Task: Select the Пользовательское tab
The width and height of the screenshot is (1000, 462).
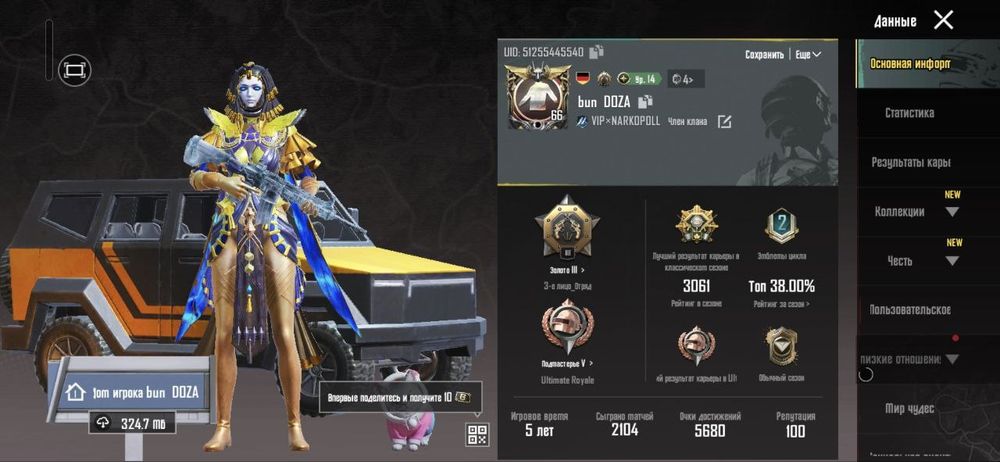Action: click(910, 310)
